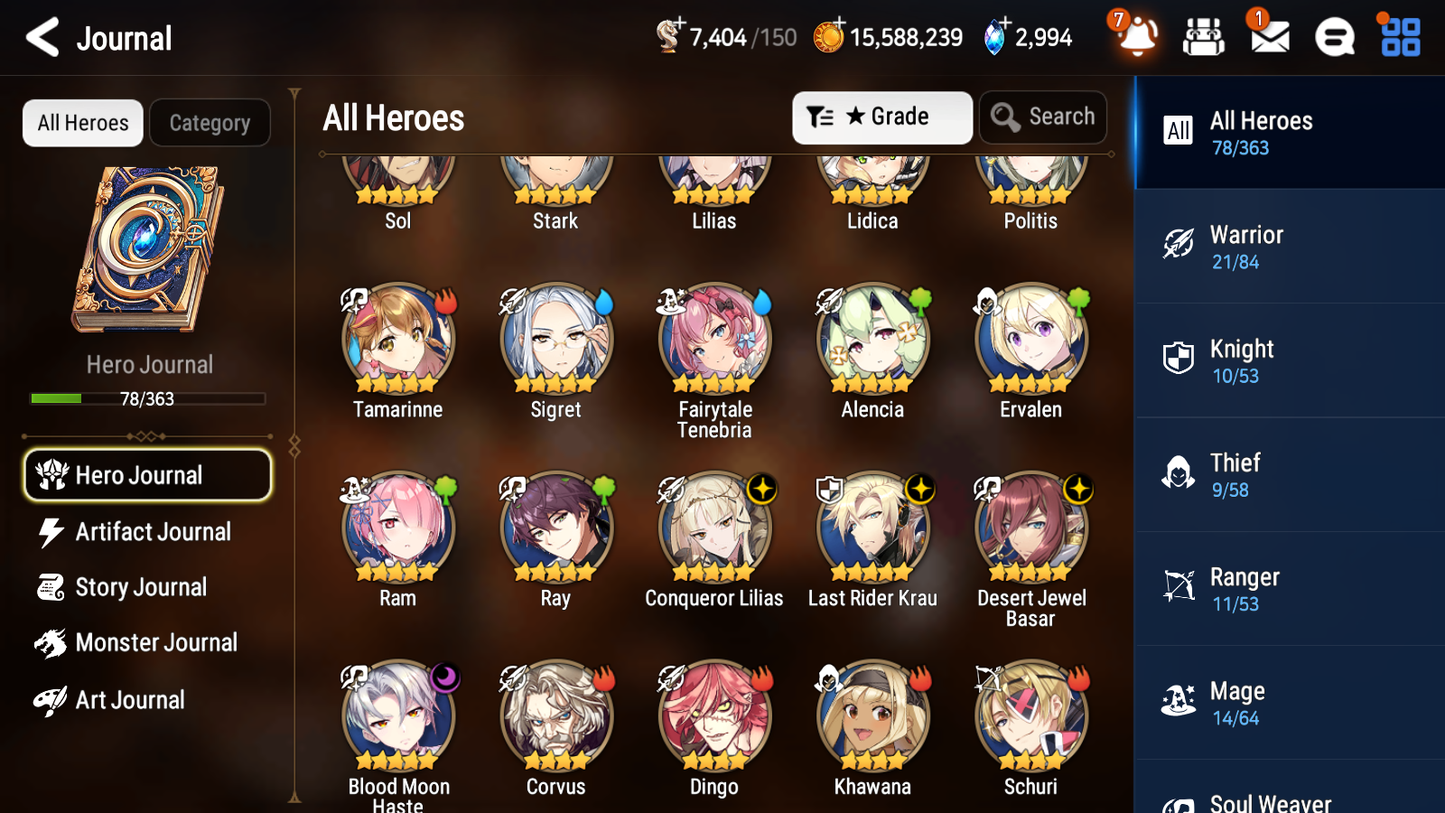This screenshot has height=813, width=1445.
Task: Switch to the Category view
Action: pos(210,123)
